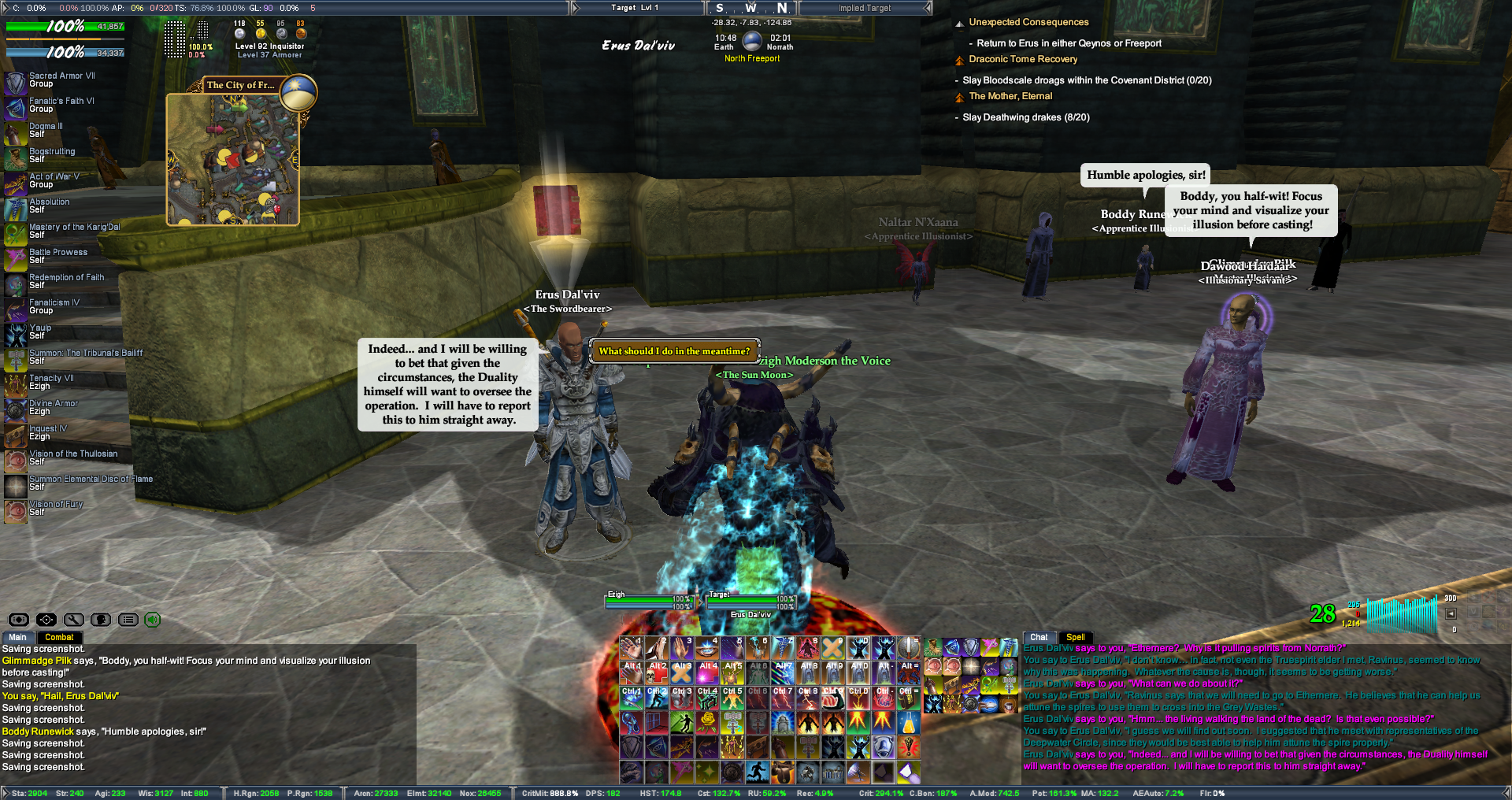Use the yellow potion flask hotbar slot
Viewport: 1512px width, 800px height.
pyautogui.click(x=909, y=721)
